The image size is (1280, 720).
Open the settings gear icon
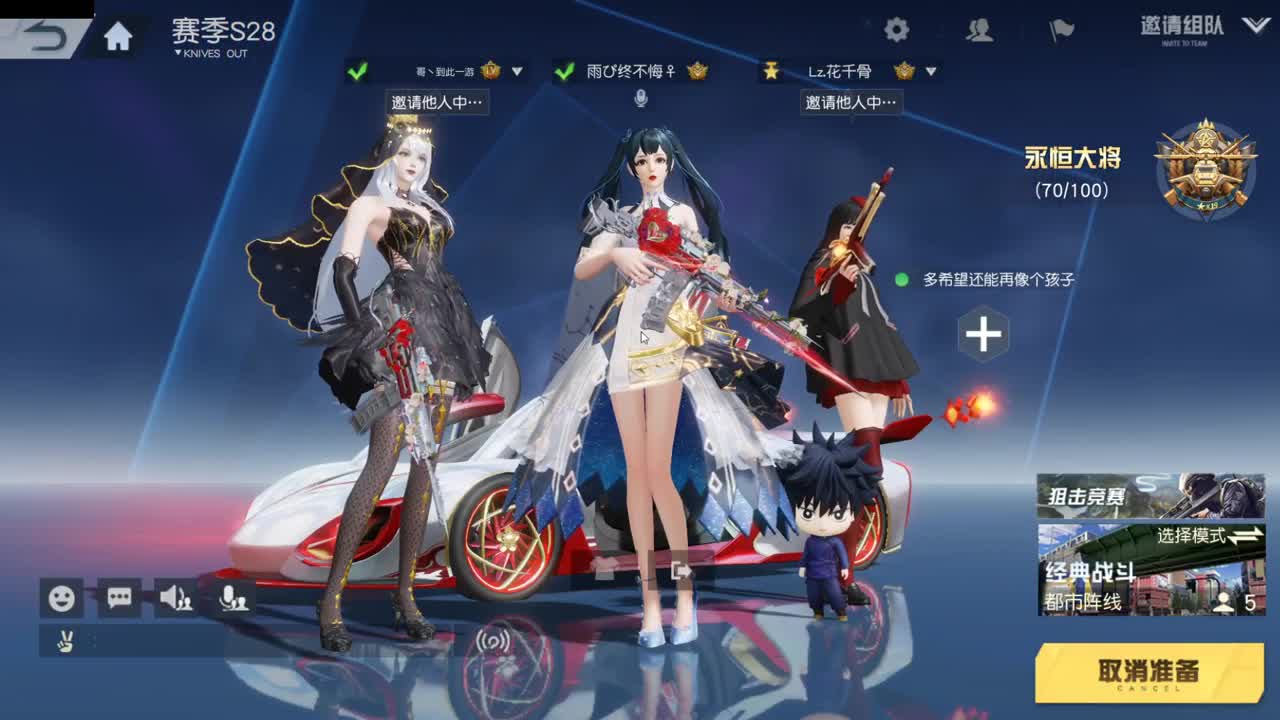point(897,29)
